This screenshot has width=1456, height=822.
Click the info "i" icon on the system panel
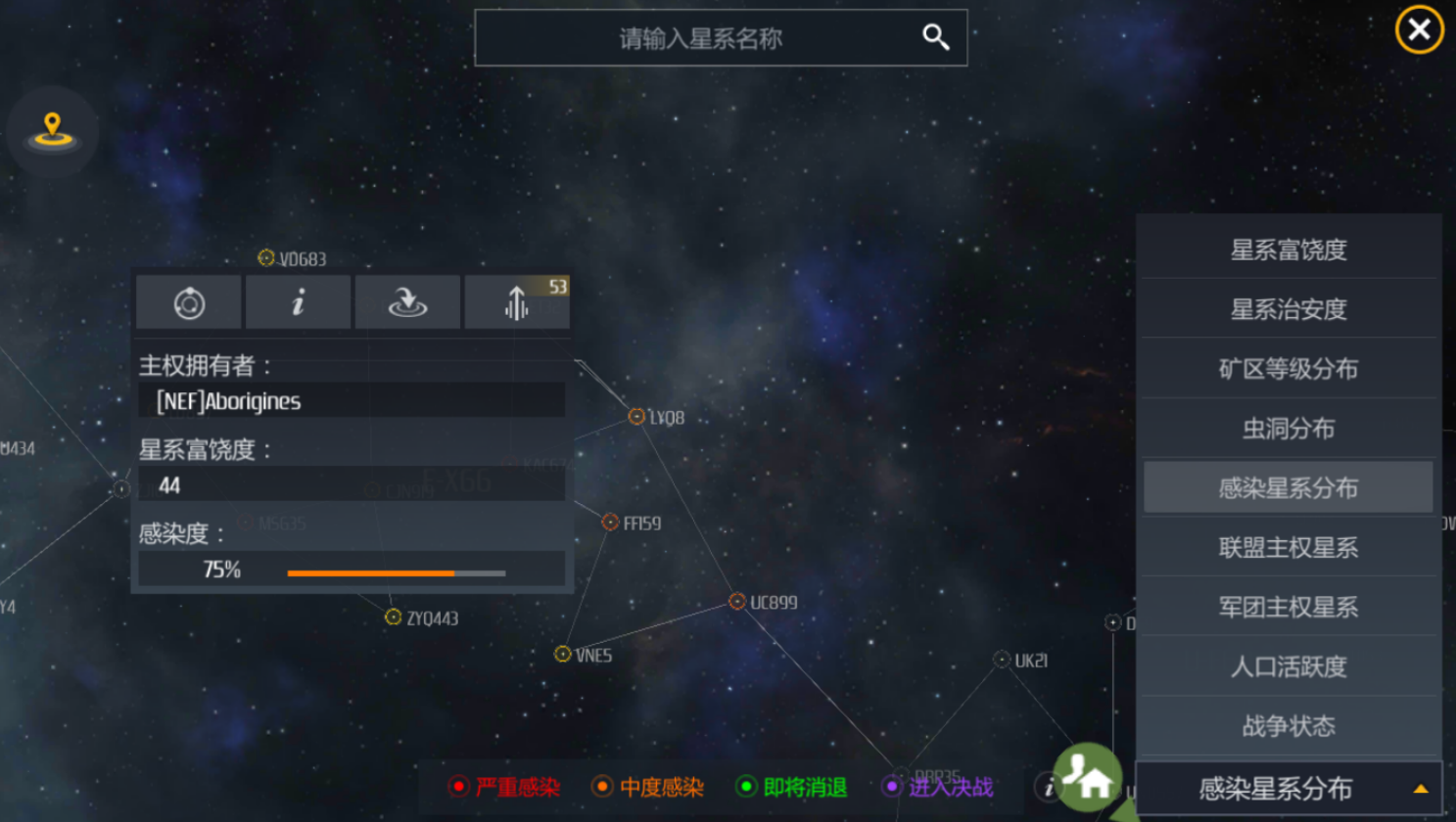(298, 301)
